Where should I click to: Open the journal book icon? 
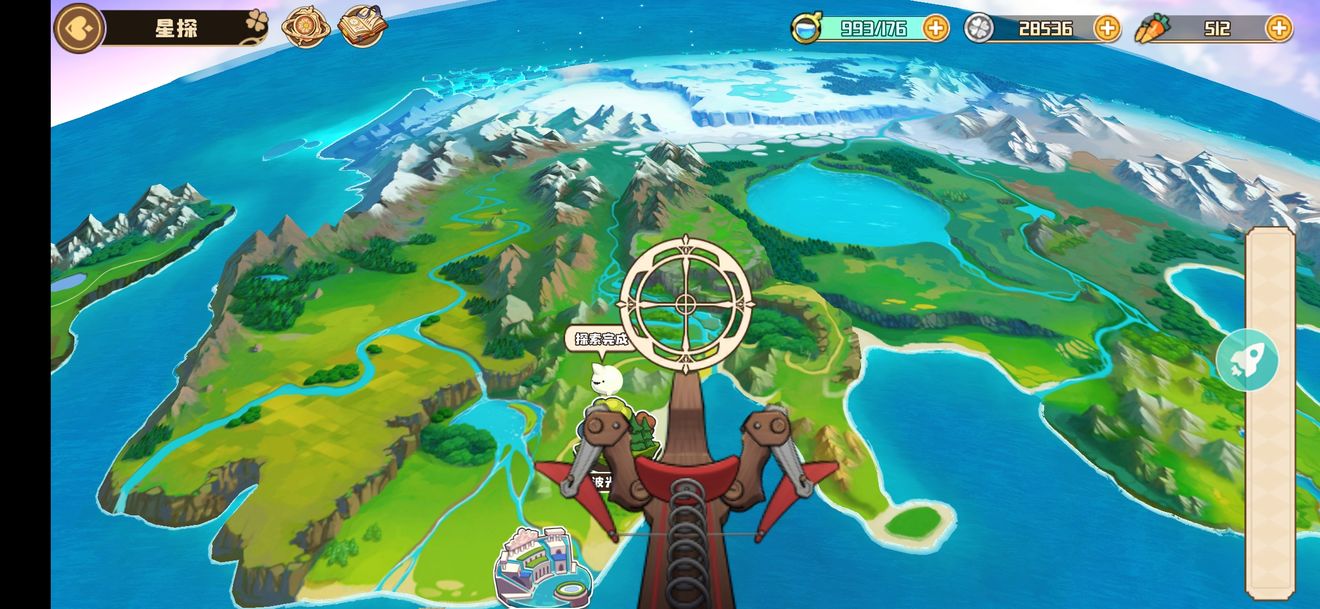361,28
